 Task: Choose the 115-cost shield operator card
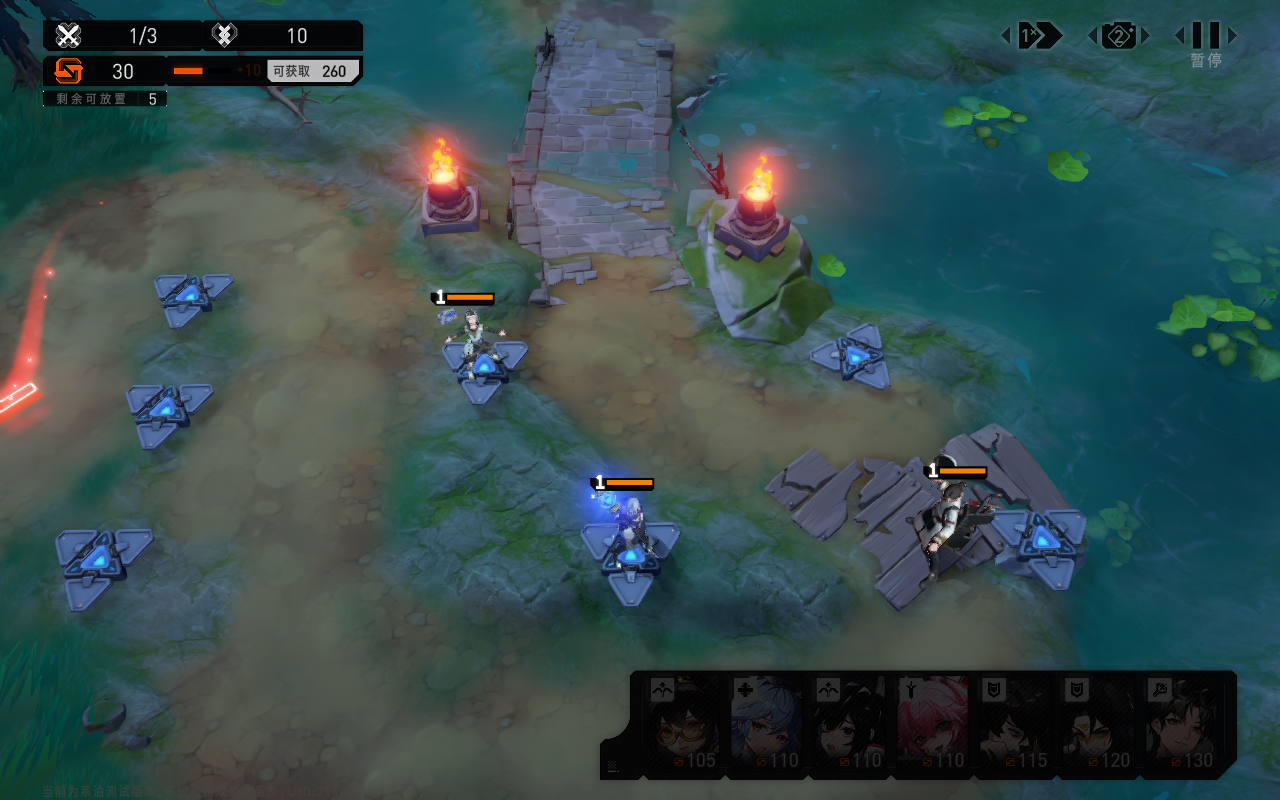pyautogui.click(x=1016, y=724)
